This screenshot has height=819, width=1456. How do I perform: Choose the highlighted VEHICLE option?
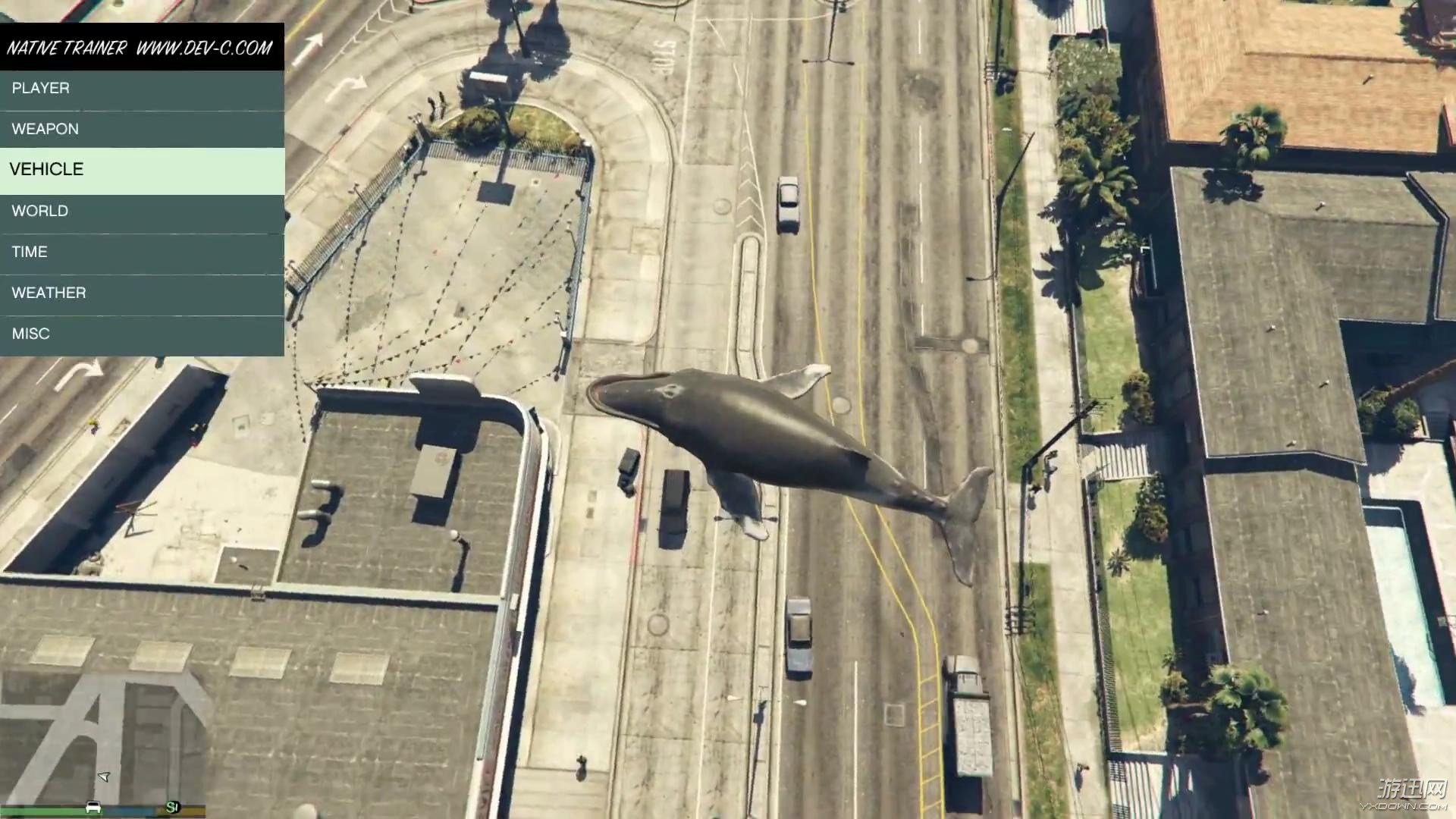[x=142, y=170]
